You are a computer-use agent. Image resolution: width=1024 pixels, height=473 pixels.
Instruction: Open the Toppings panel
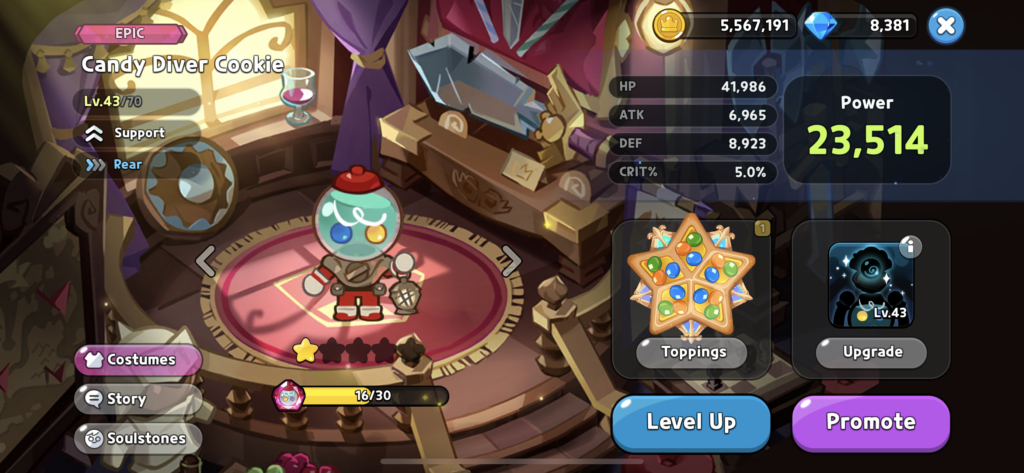tap(691, 352)
